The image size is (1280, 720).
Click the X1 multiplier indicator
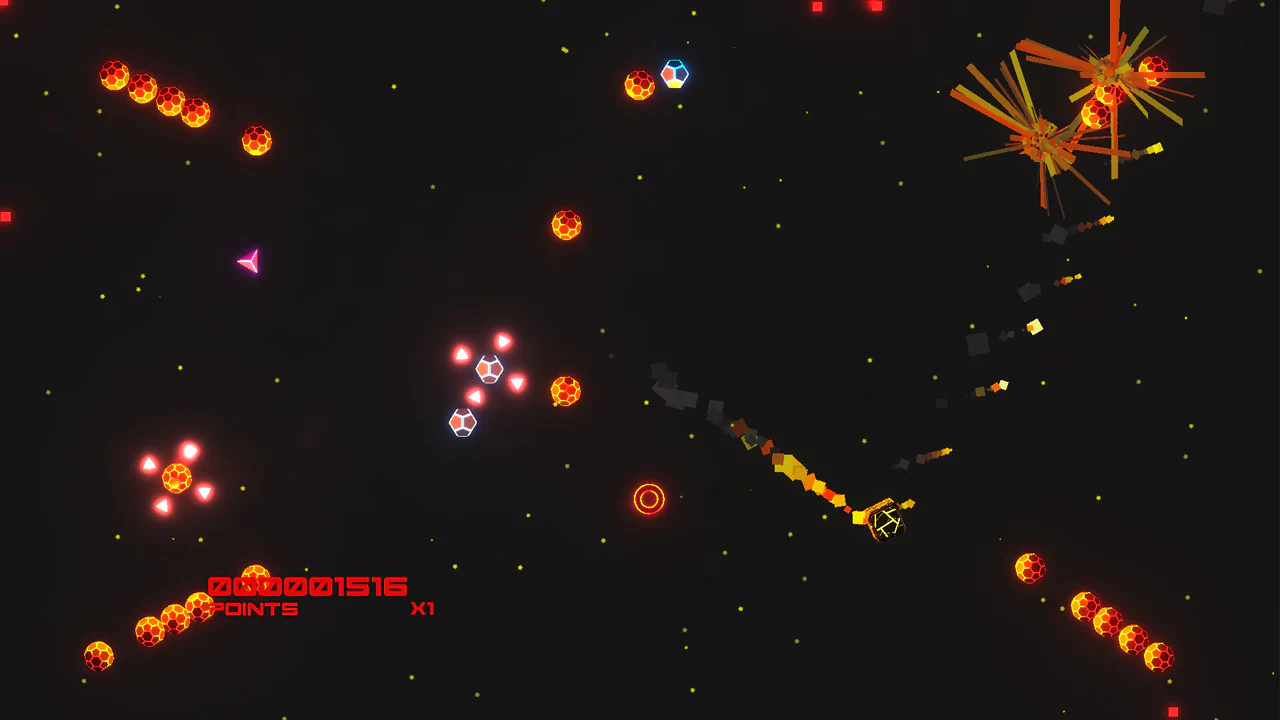[x=421, y=605]
